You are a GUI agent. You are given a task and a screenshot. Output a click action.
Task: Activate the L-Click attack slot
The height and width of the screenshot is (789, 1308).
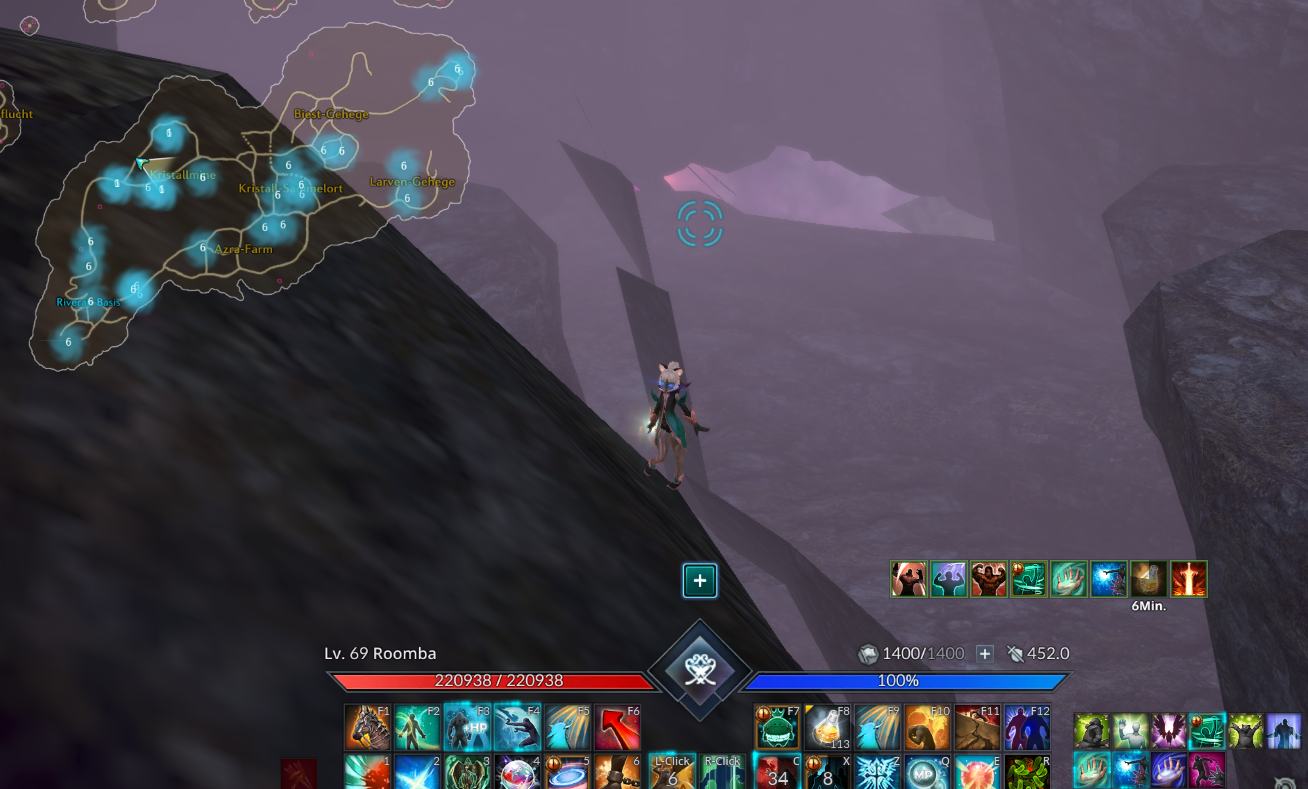point(672,772)
